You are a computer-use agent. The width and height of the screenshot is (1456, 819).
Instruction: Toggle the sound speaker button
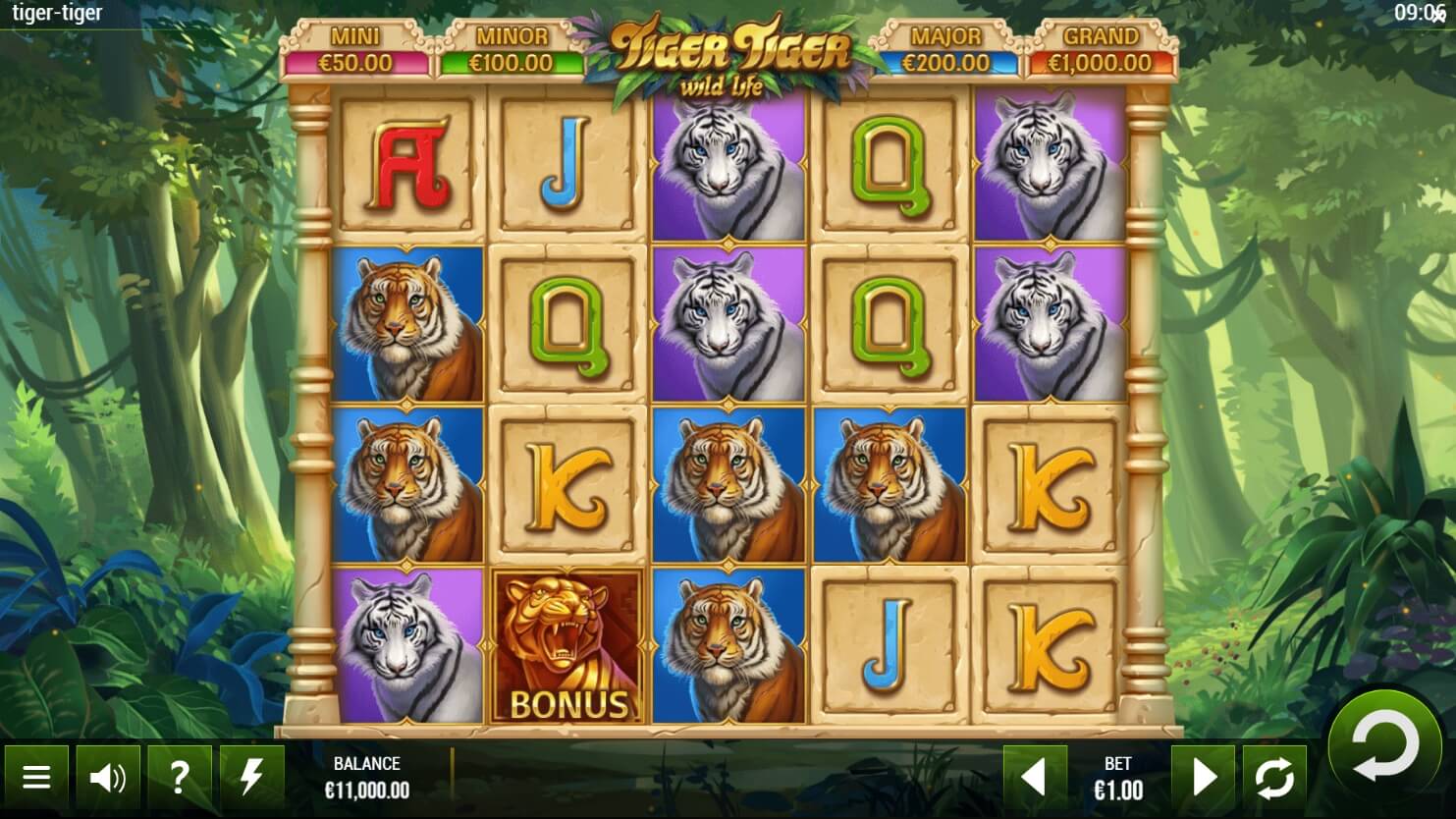tap(108, 779)
